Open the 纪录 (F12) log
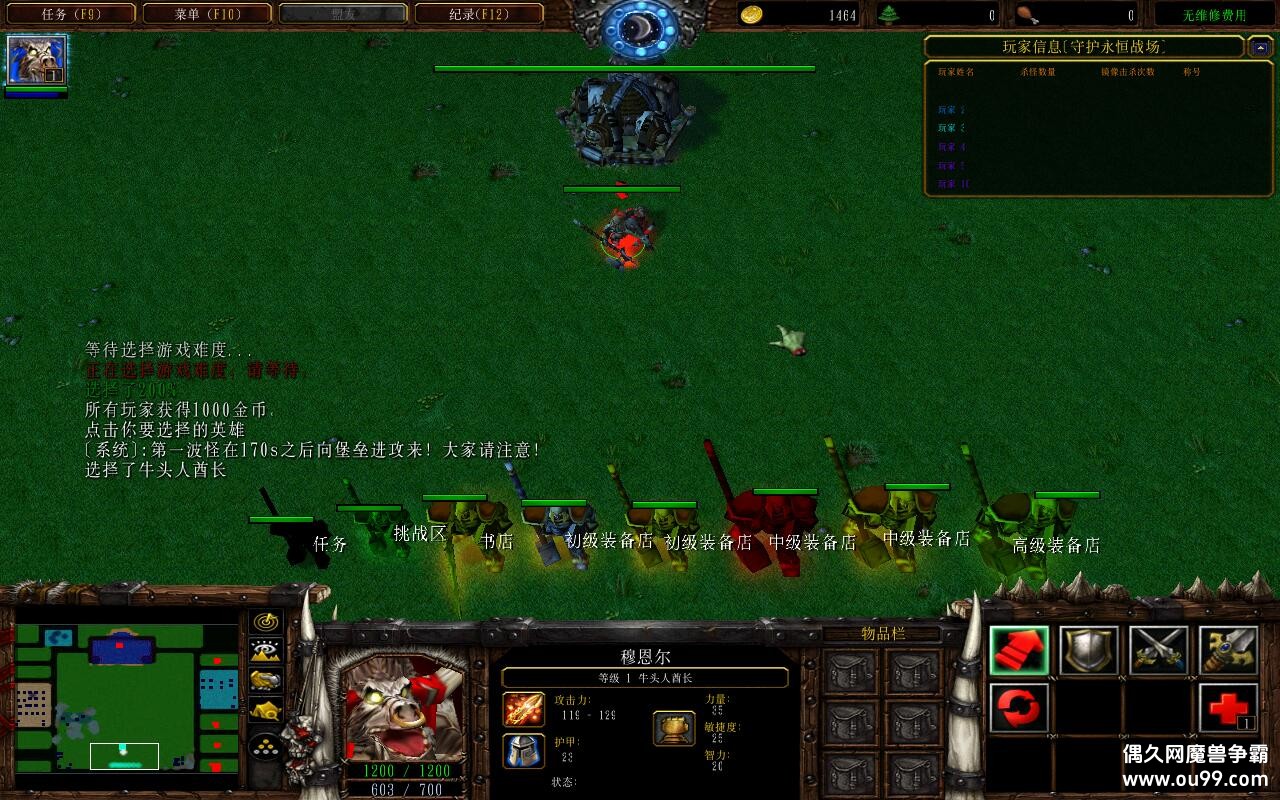This screenshot has height=800, width=1280. click(479, 14)
